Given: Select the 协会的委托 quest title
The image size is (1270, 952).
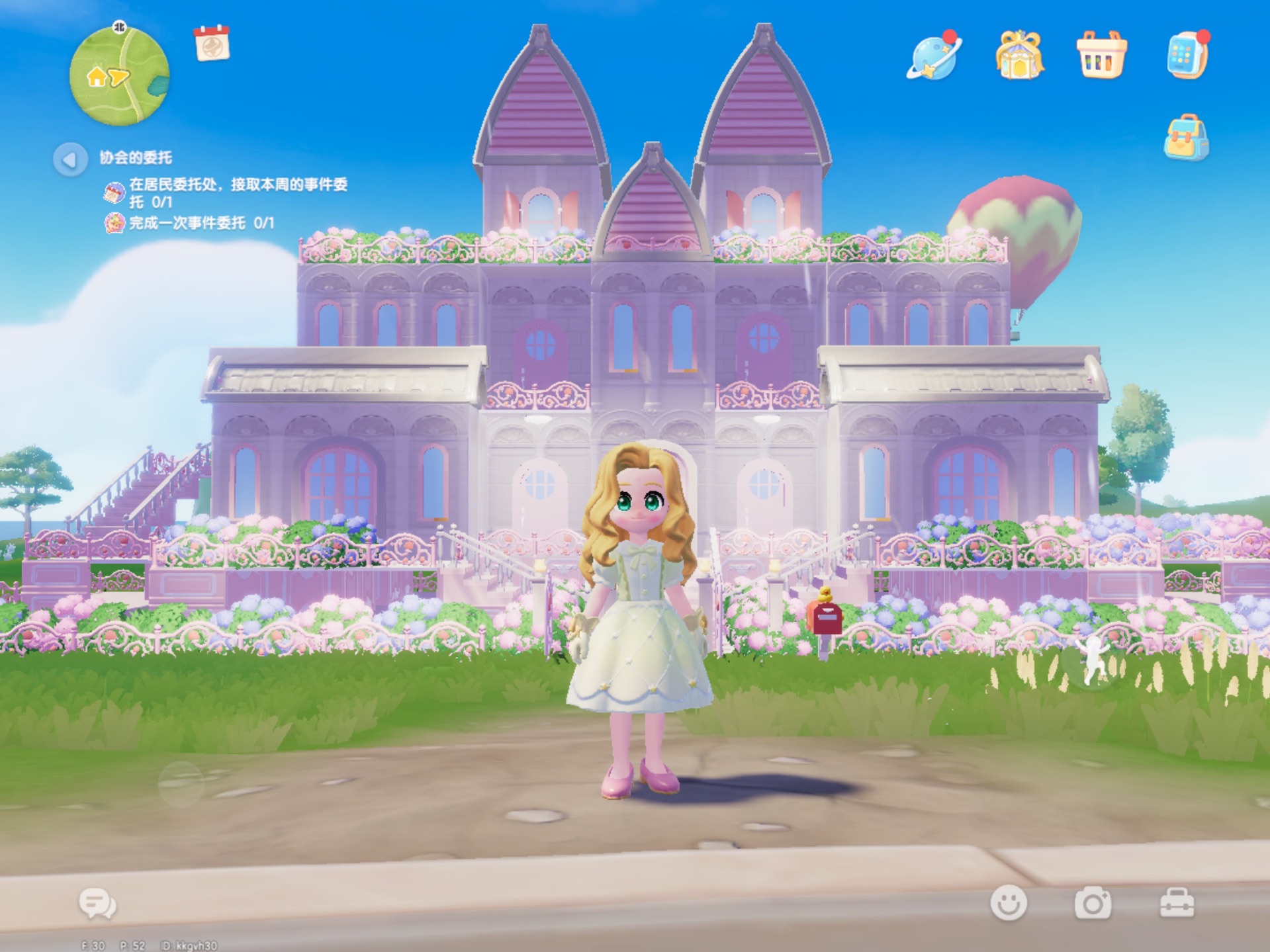Looking at the screenshot, I should click(x=136, y=157).
